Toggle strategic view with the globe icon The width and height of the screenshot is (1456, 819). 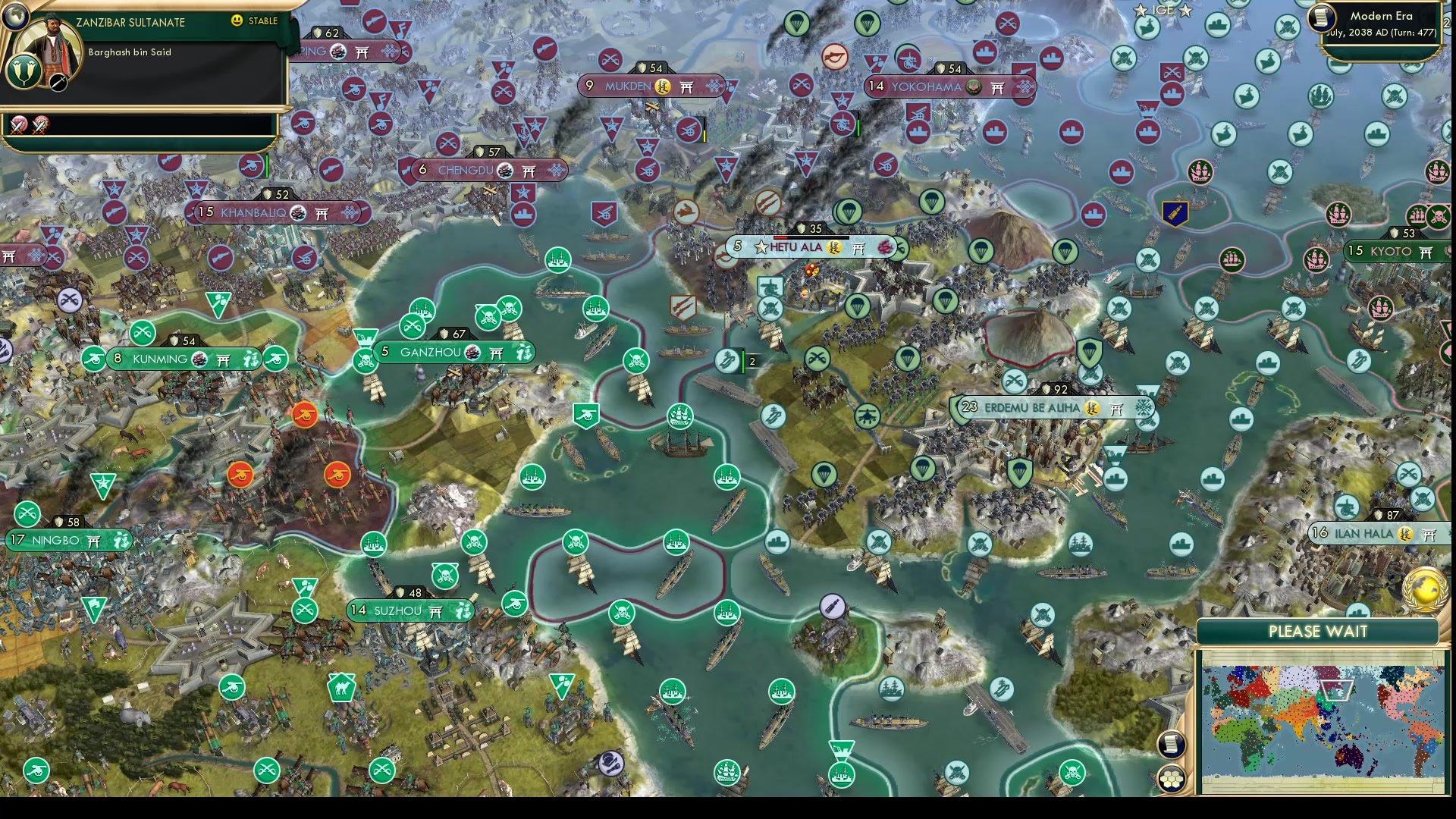(x=14, y=14)
